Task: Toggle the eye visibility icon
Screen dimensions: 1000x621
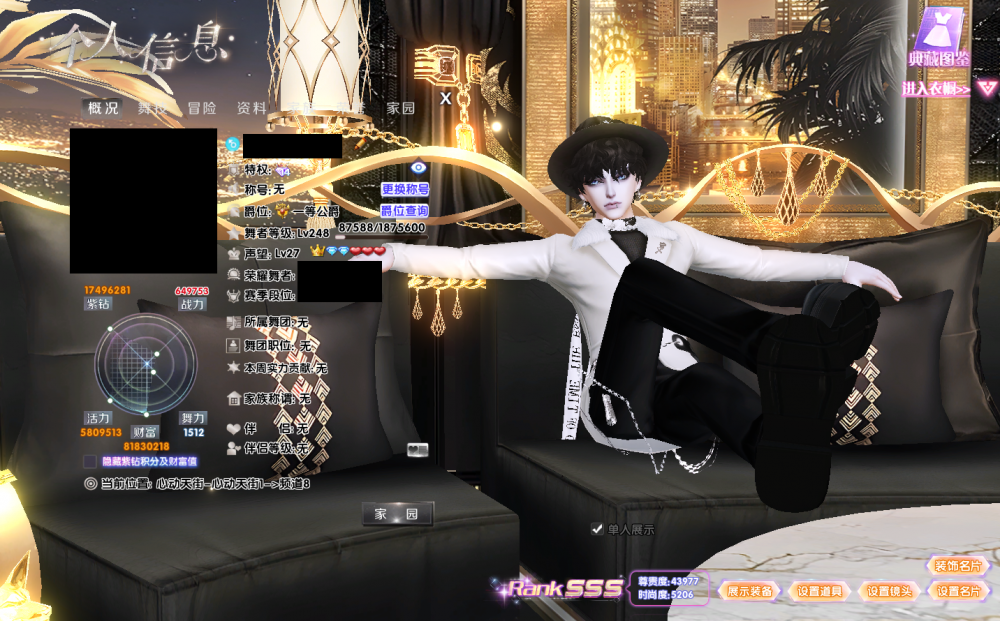Action: coord(419,167)
